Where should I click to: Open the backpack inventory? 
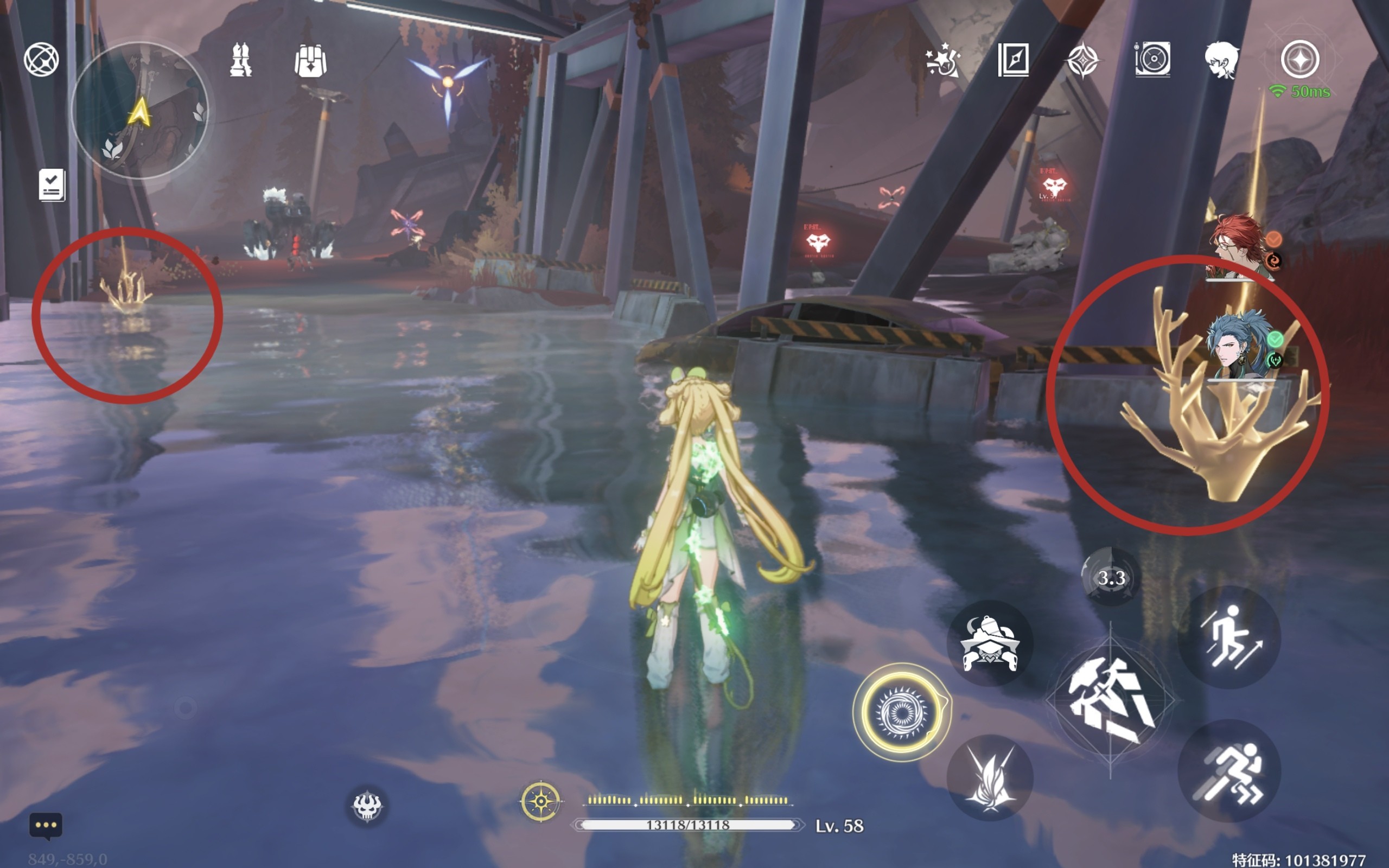[310, 61]
